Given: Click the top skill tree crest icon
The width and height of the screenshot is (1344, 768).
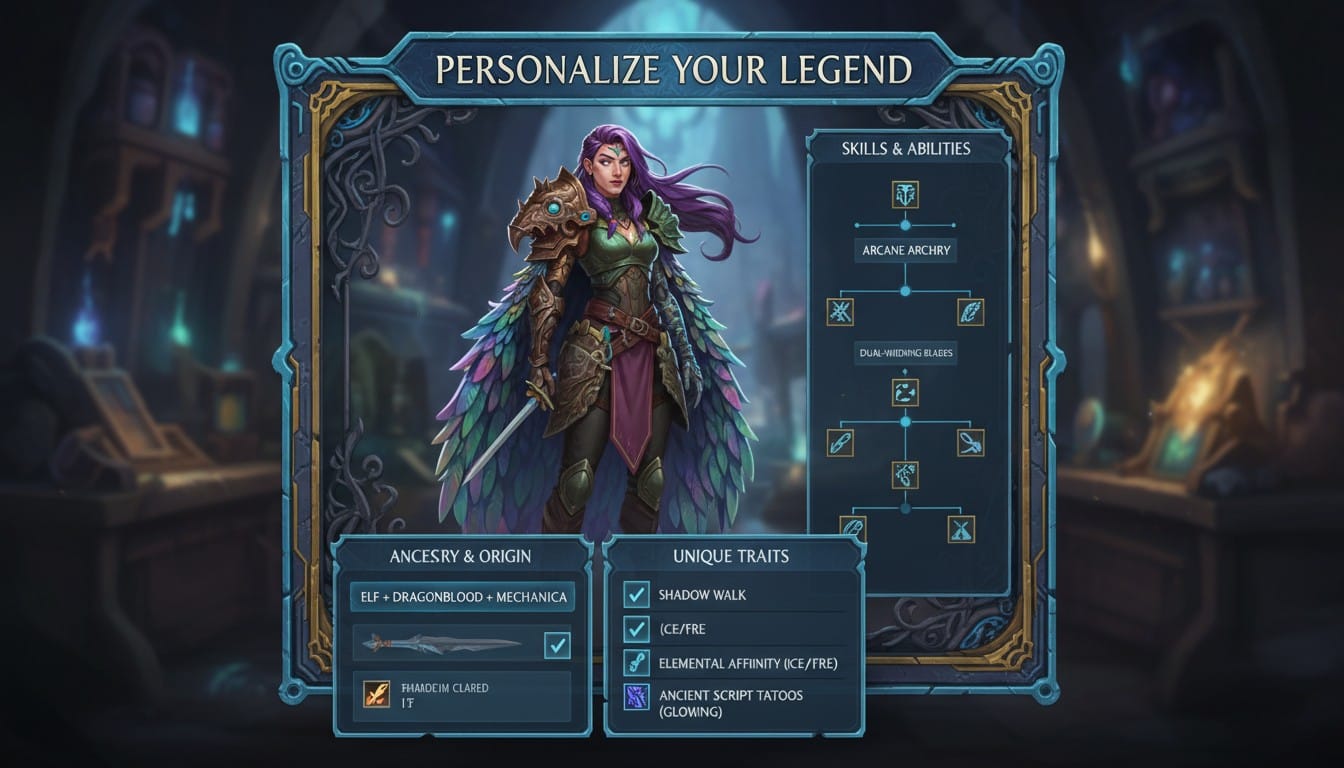Looking at the screenshot, I should [905, 194].
